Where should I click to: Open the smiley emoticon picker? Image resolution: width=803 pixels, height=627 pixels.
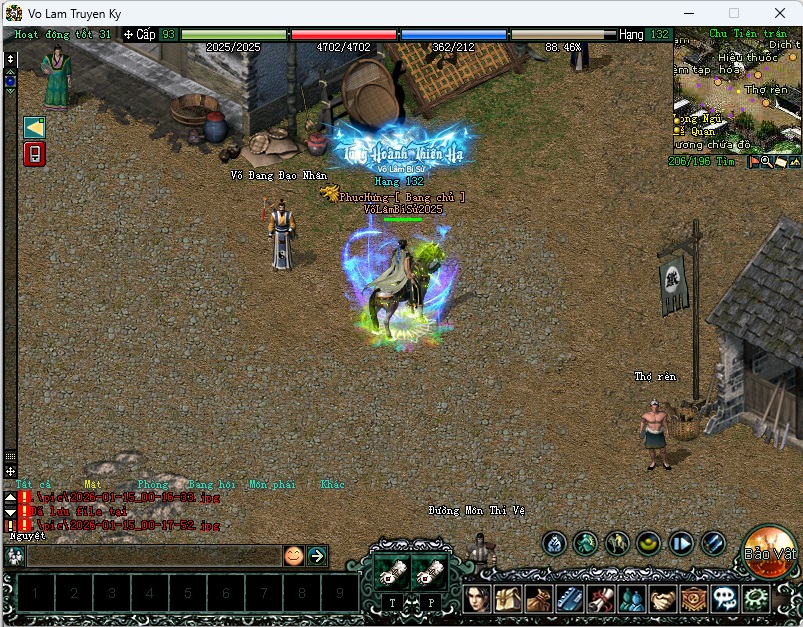click(293, 556)
